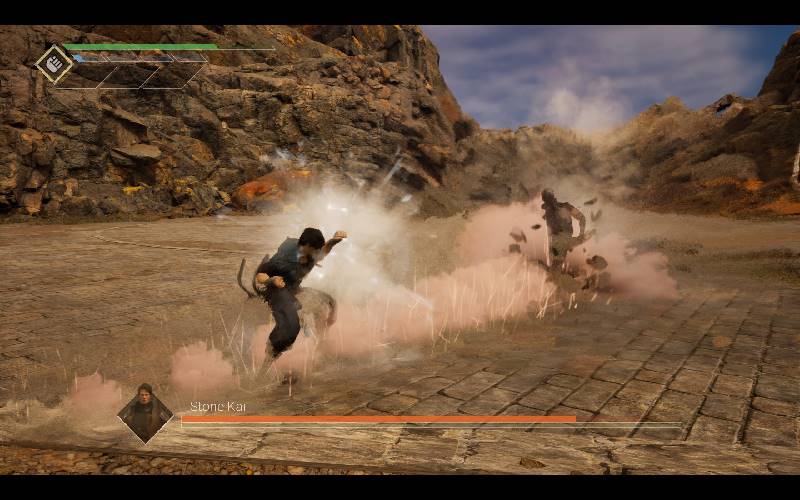Select the Stone Kar boss portrait
This screenshot has height=500, width=800.
(146, 411)
